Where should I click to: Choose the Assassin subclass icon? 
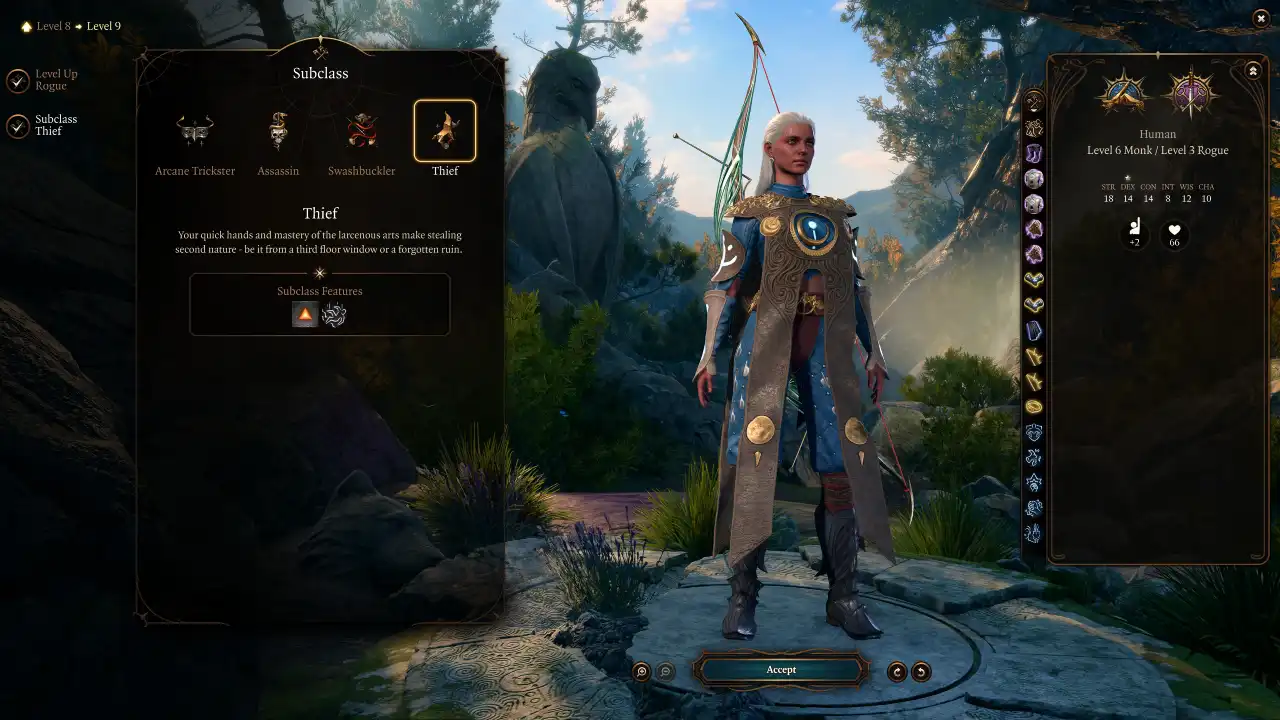click(x=278, y=130)
